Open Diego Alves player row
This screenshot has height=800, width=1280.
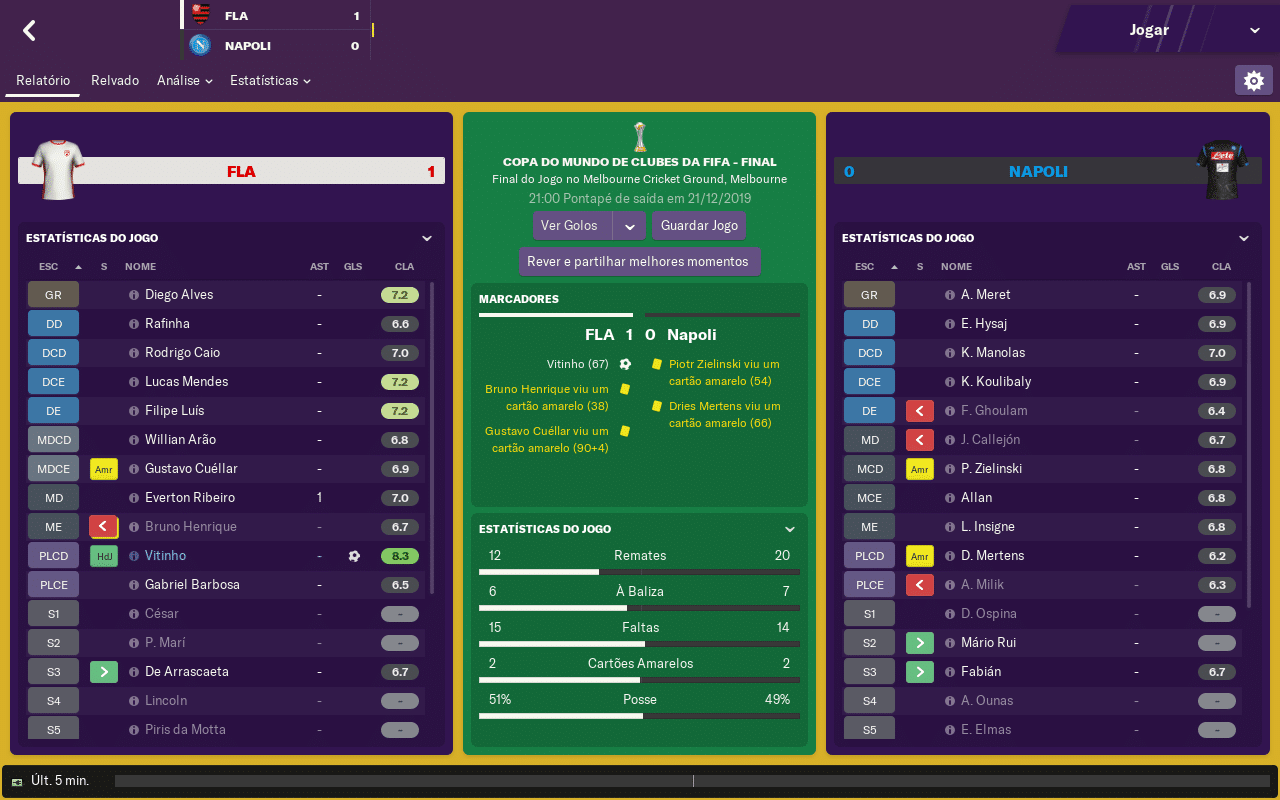coord(179,295)
